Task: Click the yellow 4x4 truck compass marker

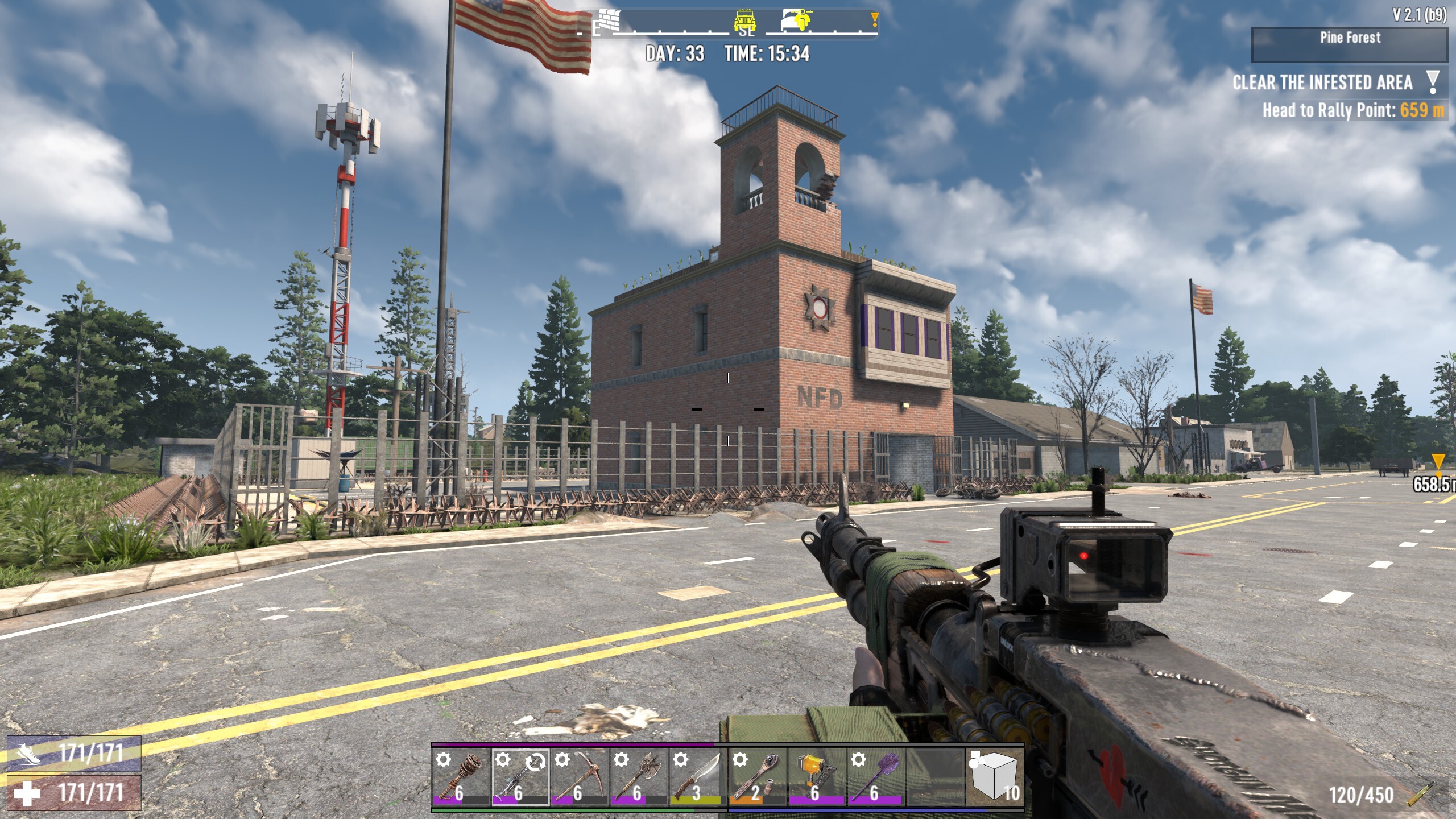Action: point(744,20)
